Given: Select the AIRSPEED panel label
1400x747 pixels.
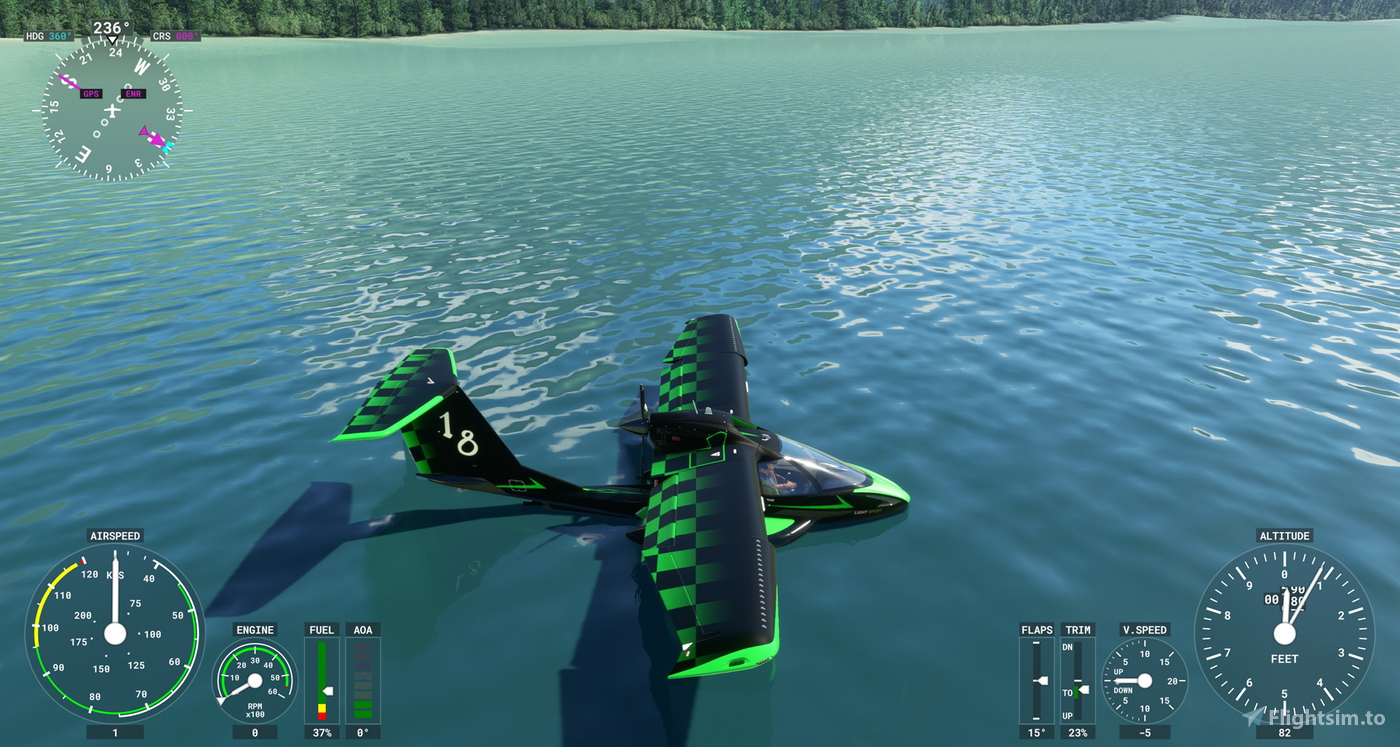Looking at the screenshot, I should [113, 535].
